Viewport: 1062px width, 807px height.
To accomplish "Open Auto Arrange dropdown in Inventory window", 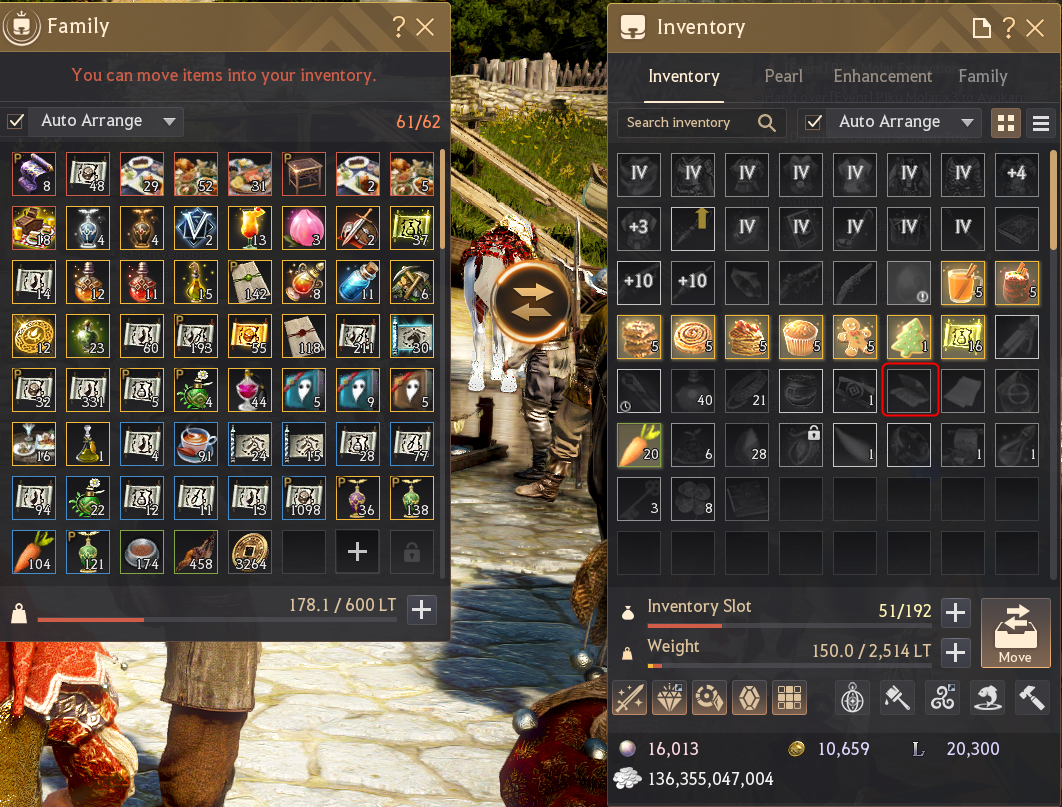I will tap(967, 122).
